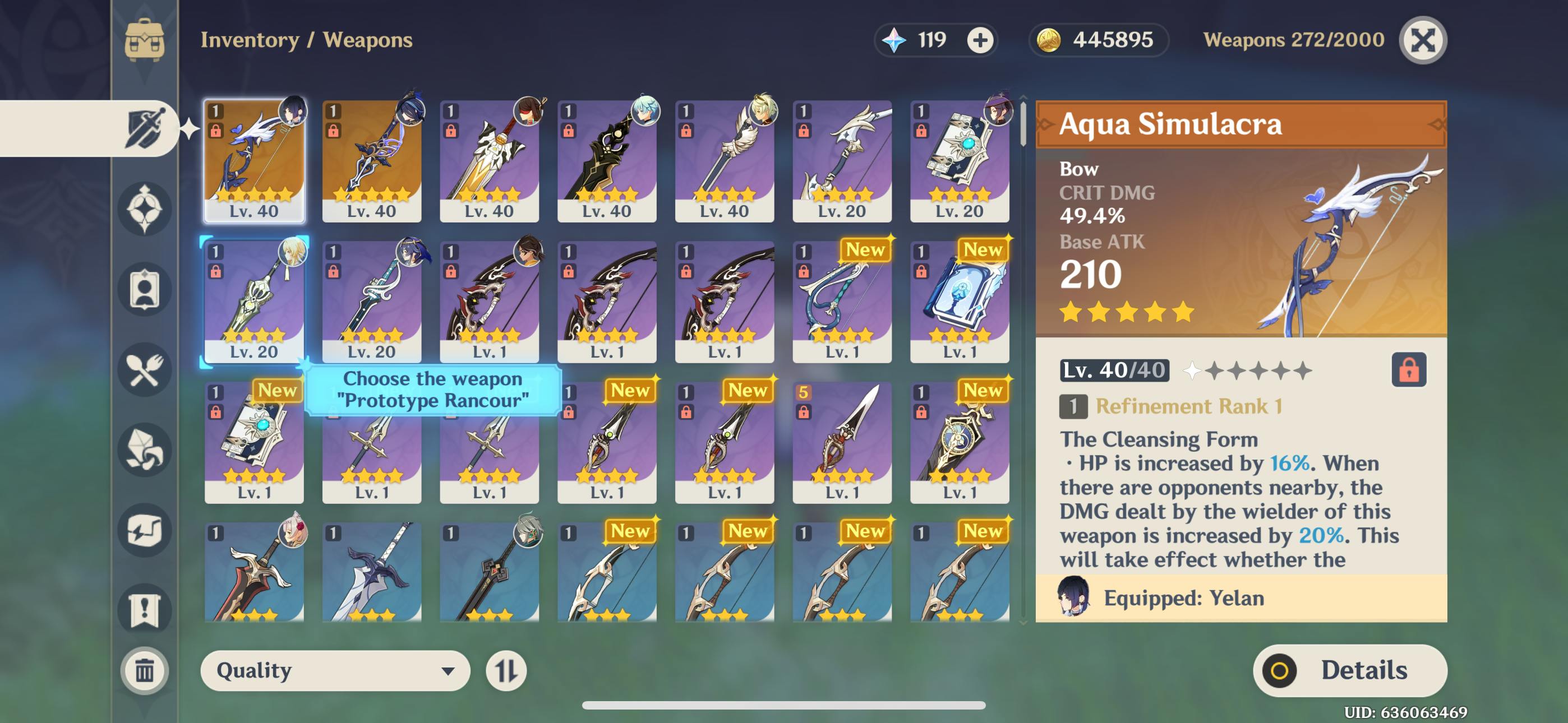Open the Quality sort dropdown
The image size is (1568, 723).
(335, 670)
